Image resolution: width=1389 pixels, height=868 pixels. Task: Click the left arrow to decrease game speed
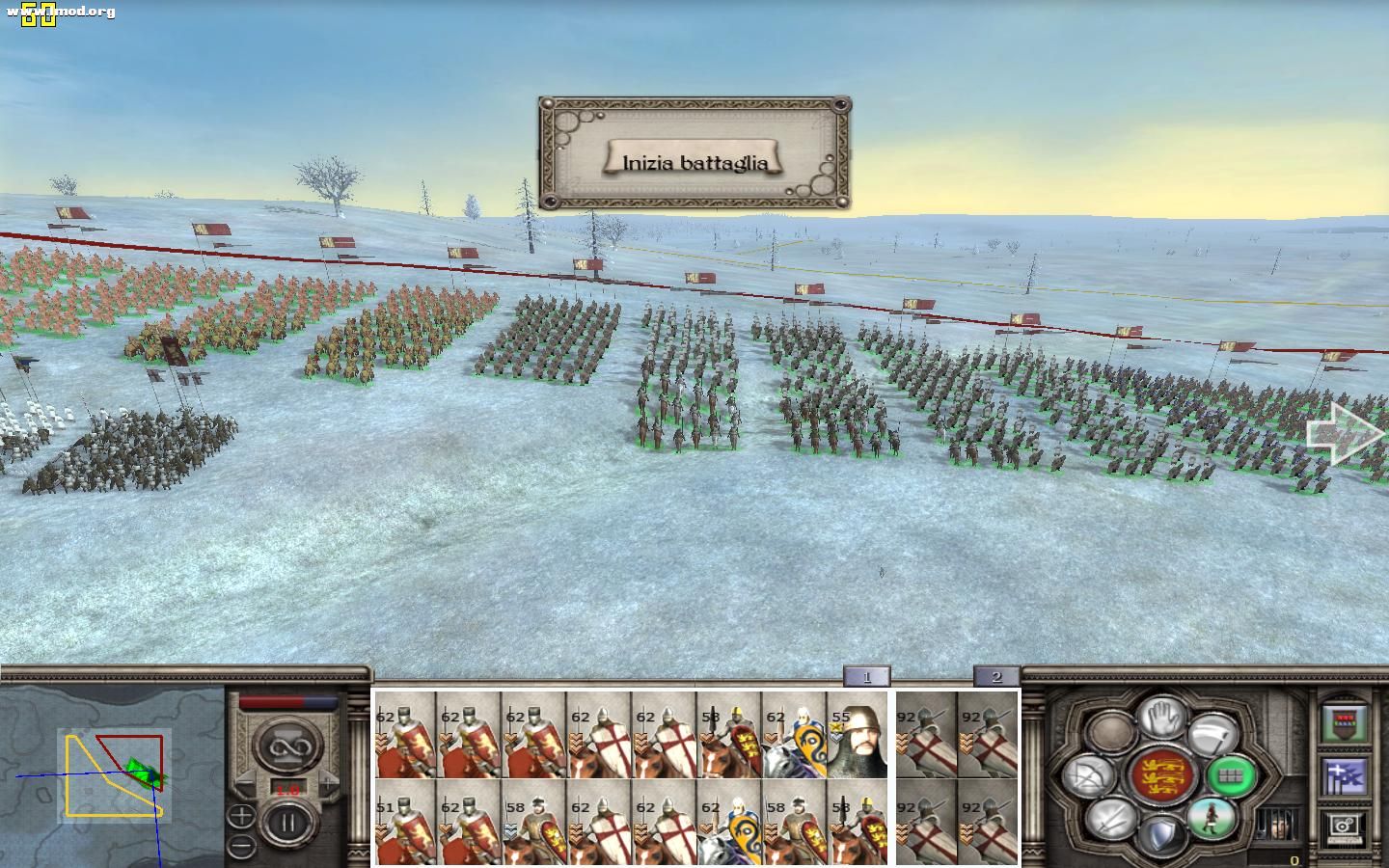pos(247,782)
